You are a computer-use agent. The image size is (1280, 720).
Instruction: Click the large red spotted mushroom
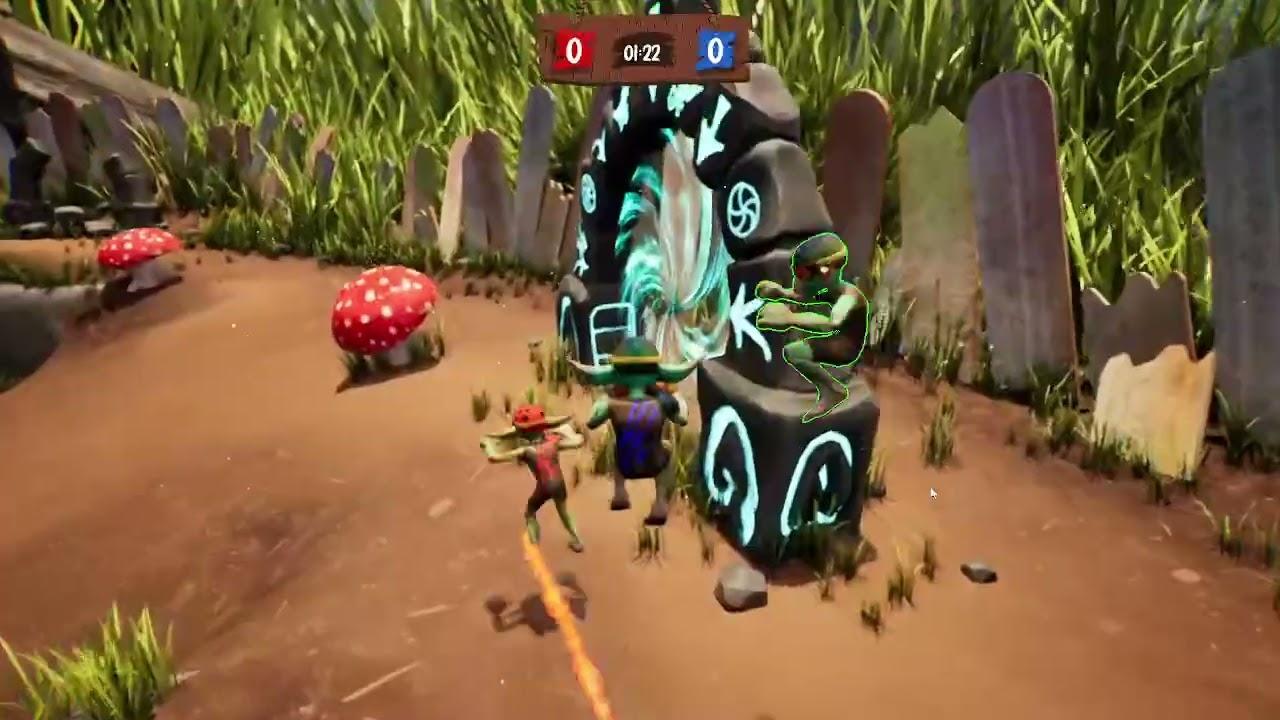pyautogui.click(x=383, y=312)
